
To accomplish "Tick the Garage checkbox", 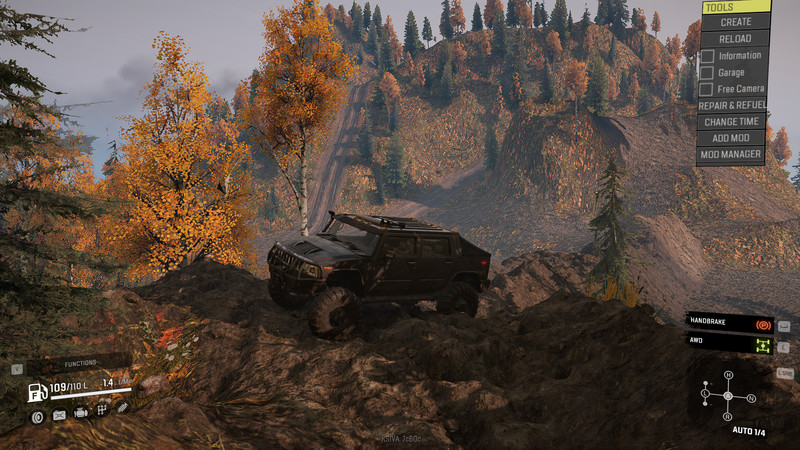I will point(707,72).
